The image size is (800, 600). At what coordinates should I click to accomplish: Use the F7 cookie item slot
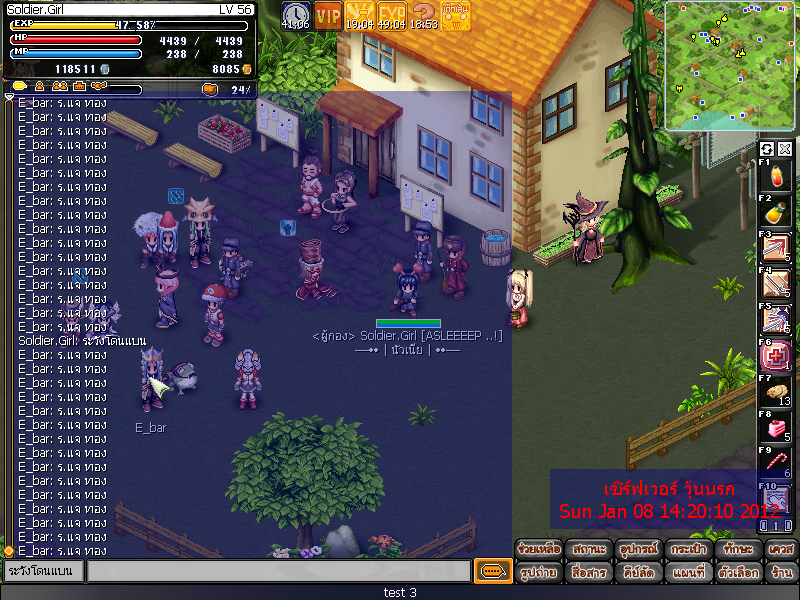coord(775,391)
